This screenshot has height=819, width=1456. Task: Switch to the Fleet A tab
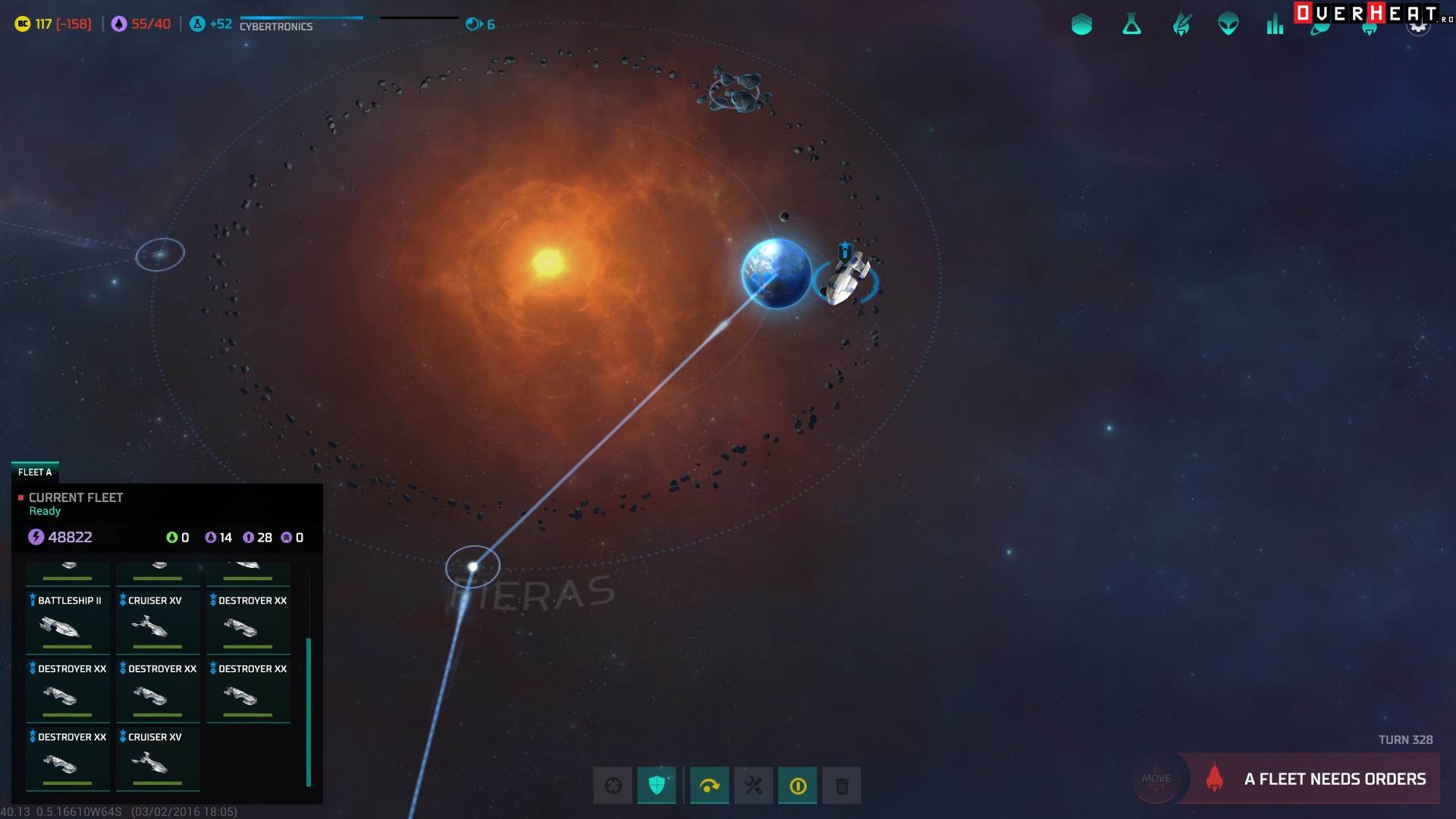tap(35, 472)
